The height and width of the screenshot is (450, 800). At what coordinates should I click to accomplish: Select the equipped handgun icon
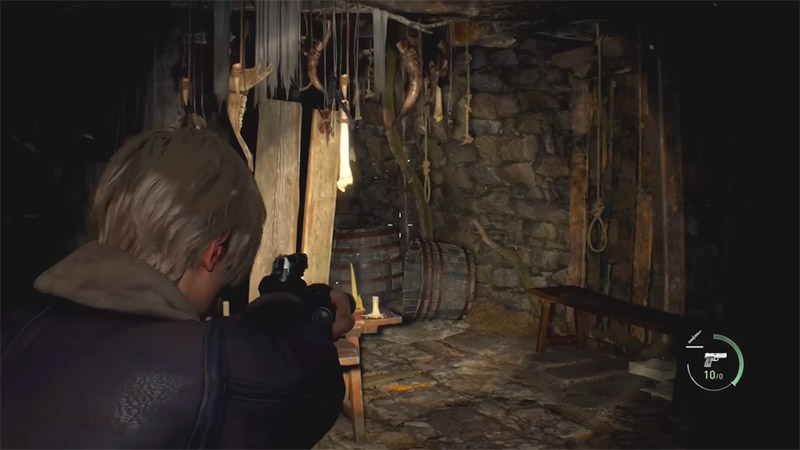pos(715,357)
